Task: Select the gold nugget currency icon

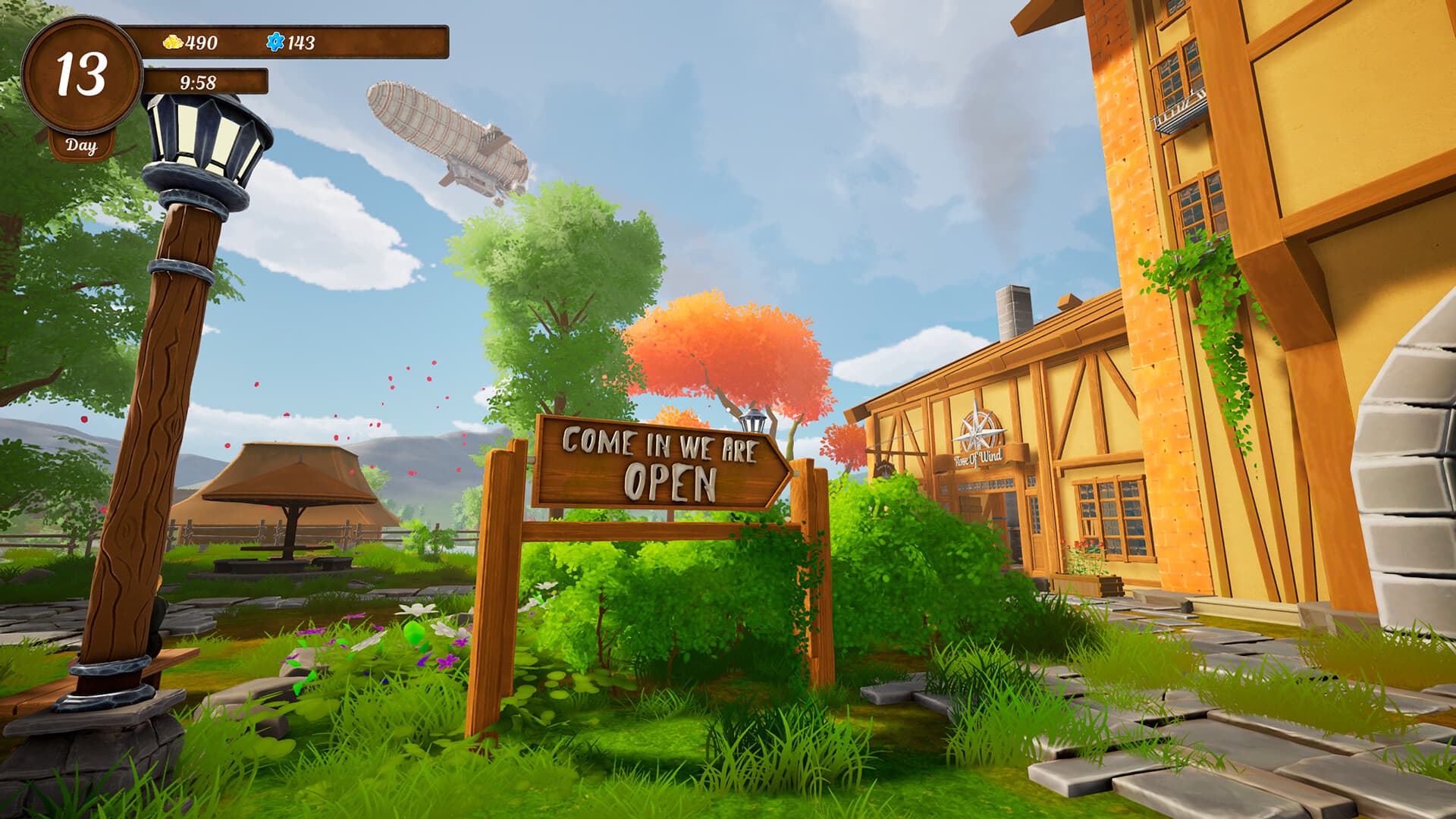Action: 173,42
